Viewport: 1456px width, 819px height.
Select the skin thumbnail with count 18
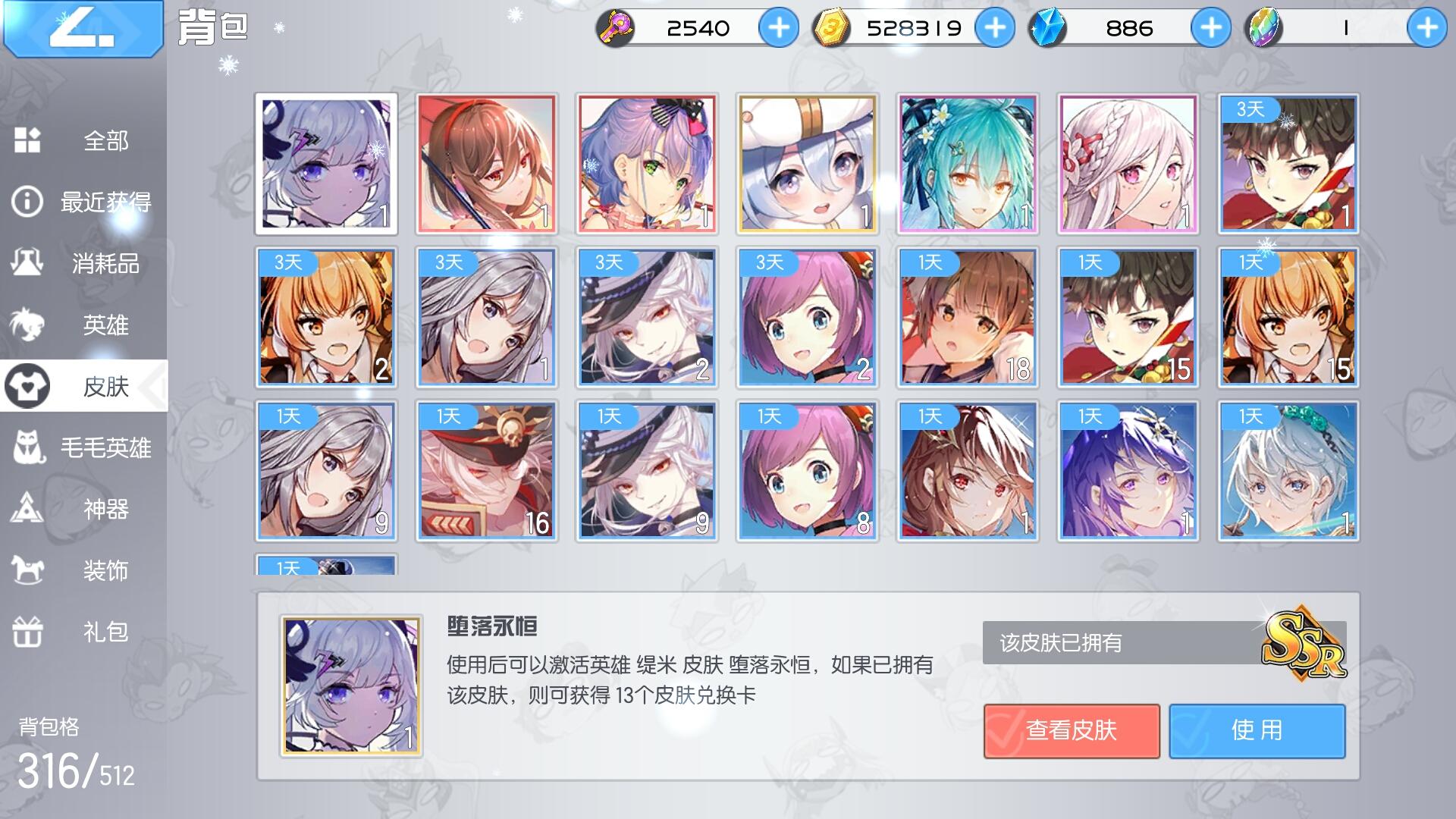click(x=966, y=317)
